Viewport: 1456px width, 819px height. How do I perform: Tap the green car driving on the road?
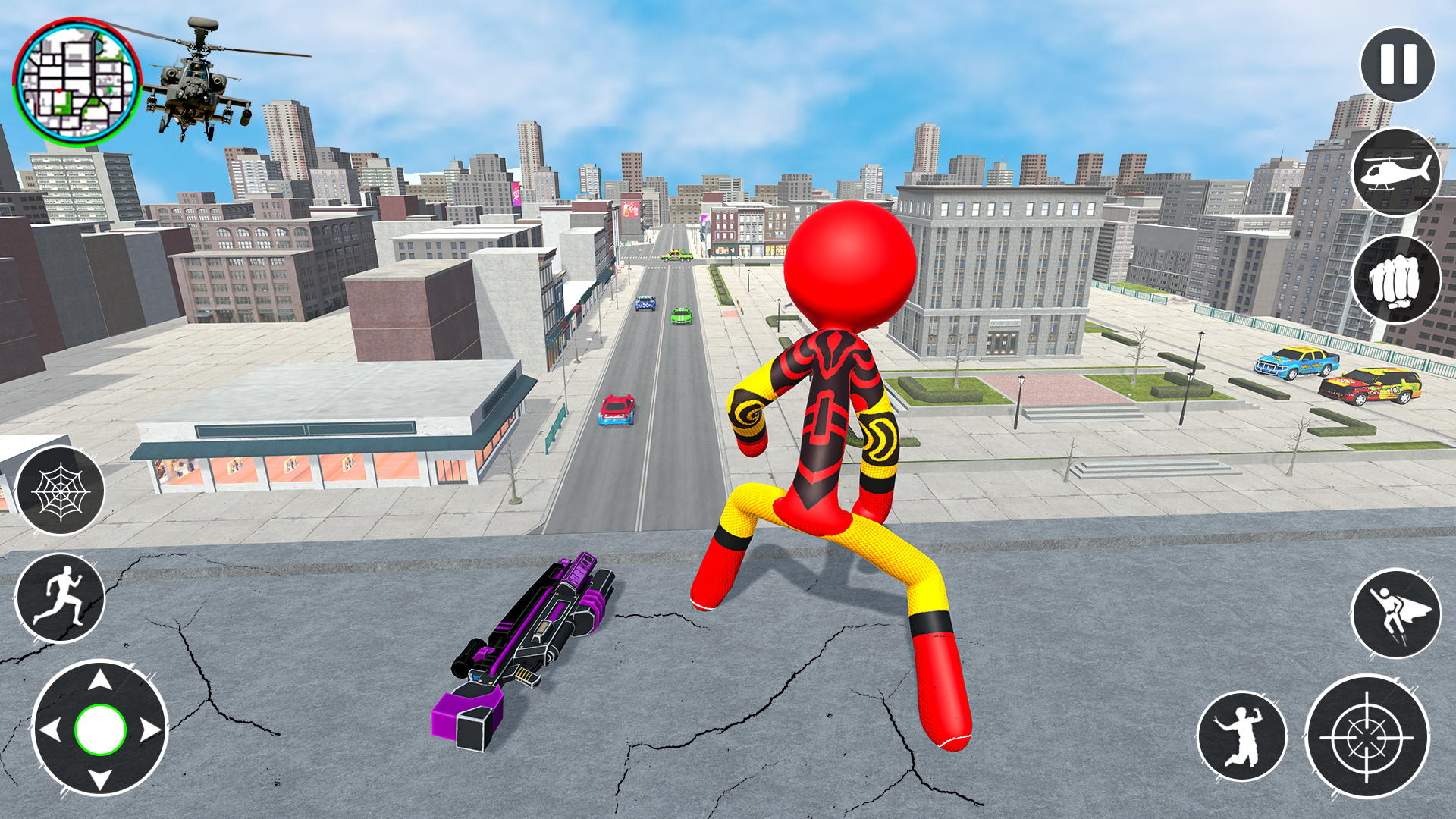click(680, 317)
